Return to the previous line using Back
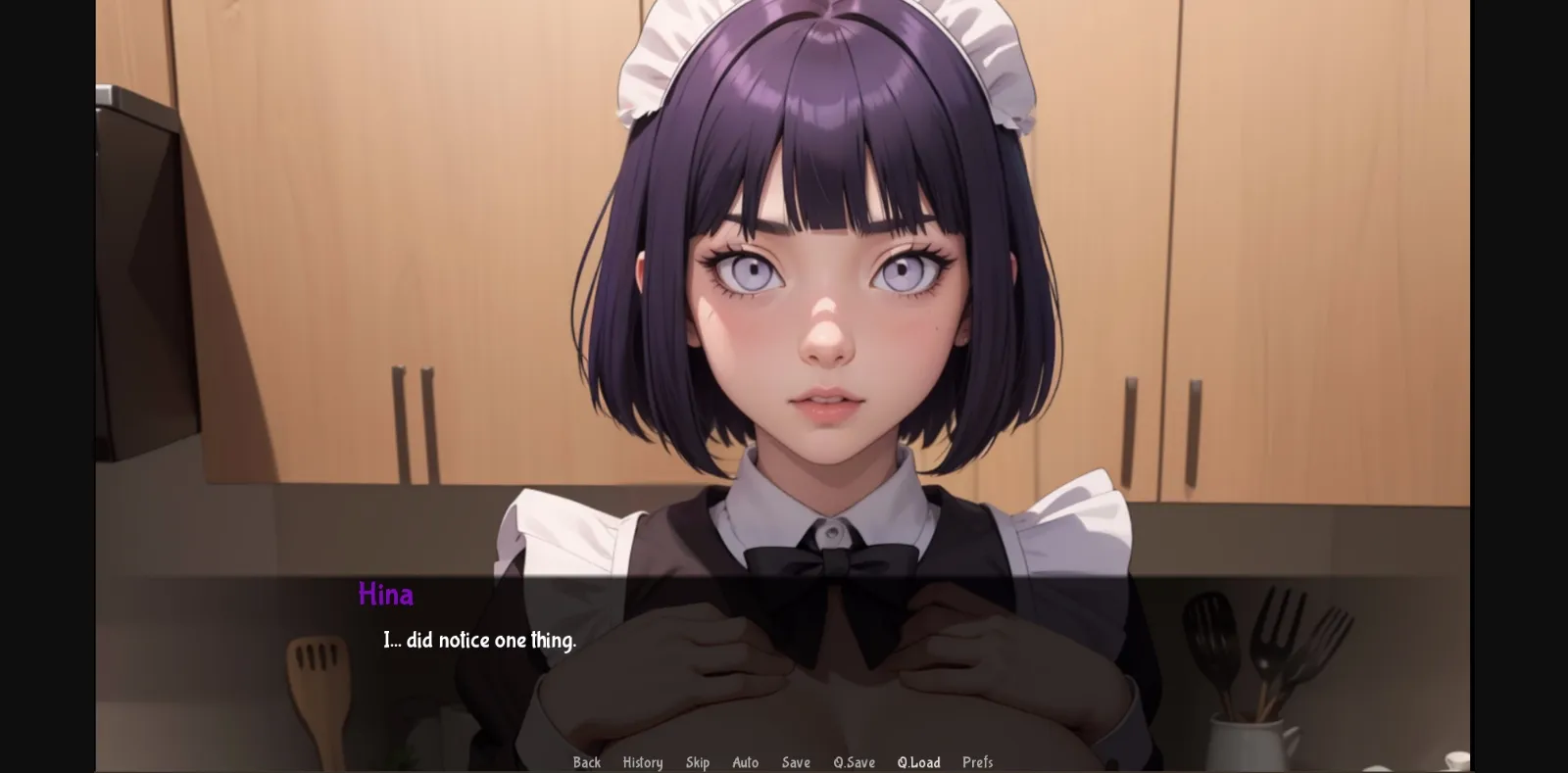 tap(586, 762)
